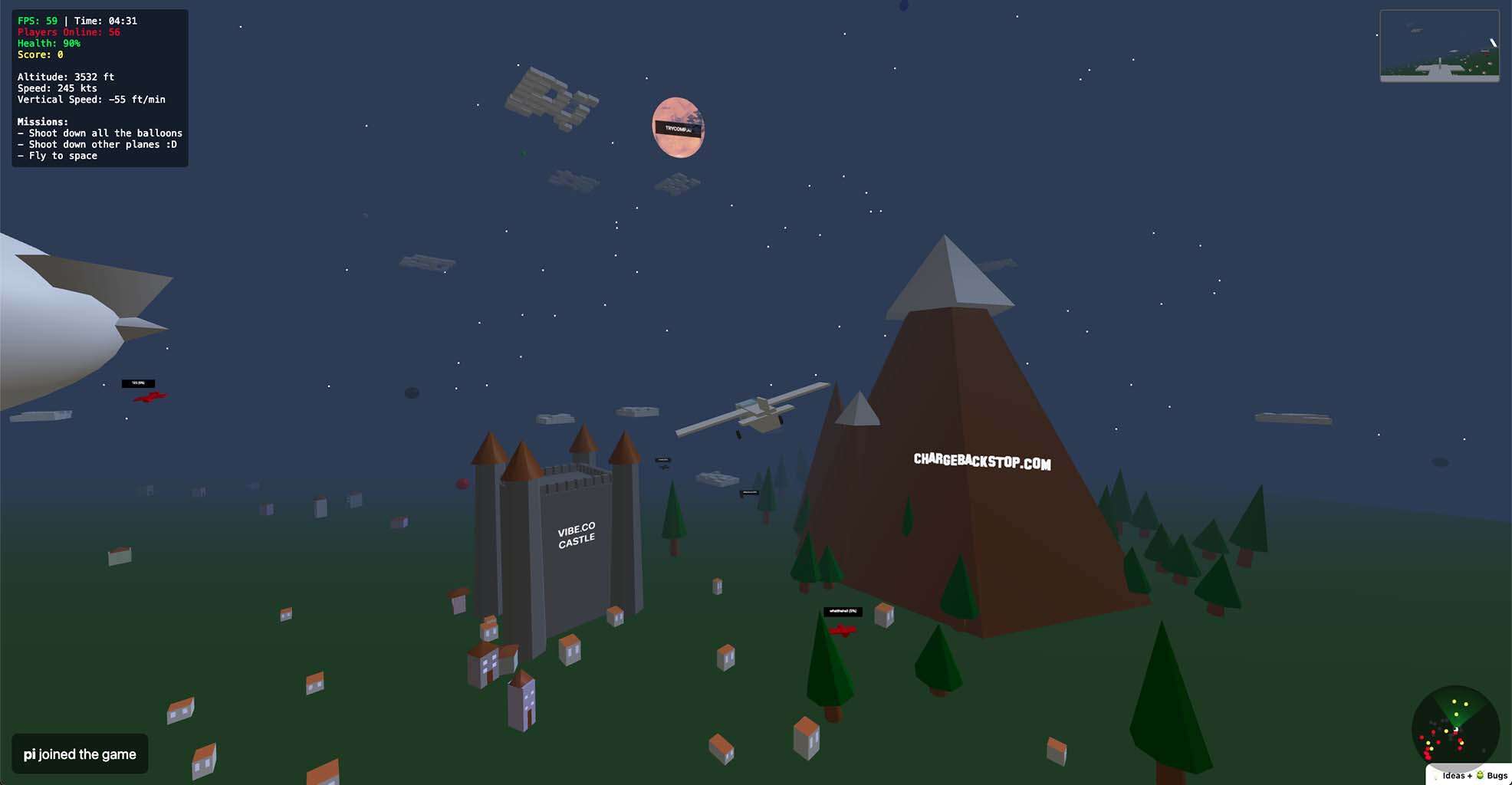Click the Speed readout showing 245 kts
Screen dimensions: 1512x785
click(57, 88)
